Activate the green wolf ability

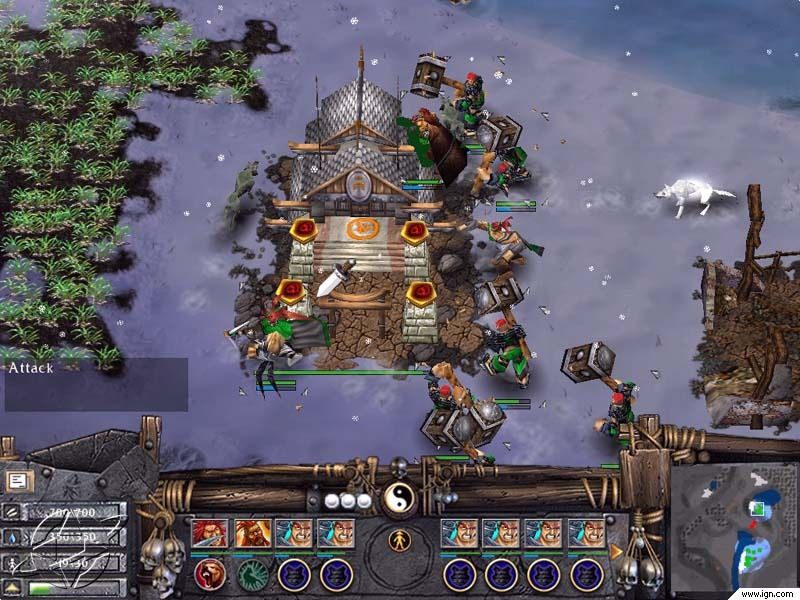click(x=252, y=574)
